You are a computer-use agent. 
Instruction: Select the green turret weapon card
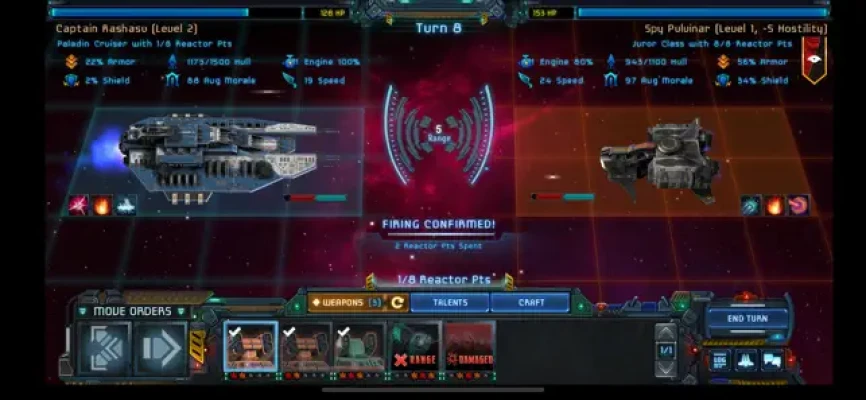pos(360,347)
